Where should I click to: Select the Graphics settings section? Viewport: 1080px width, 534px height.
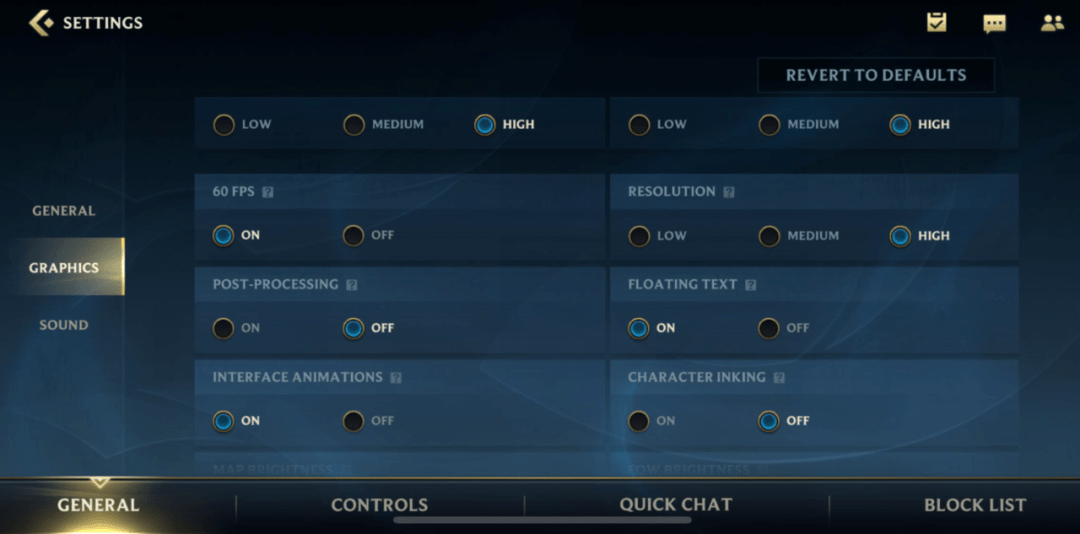pos(63,268)
